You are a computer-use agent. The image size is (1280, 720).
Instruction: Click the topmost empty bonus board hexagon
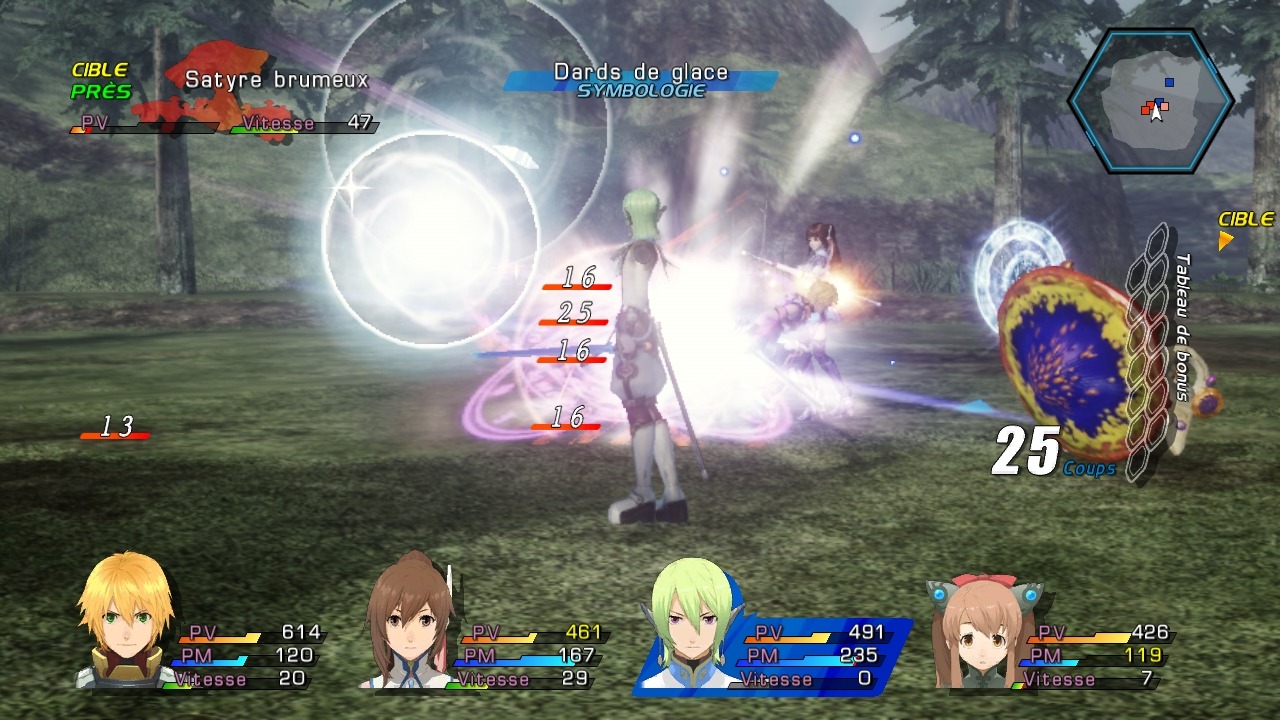pos(1157,238)
